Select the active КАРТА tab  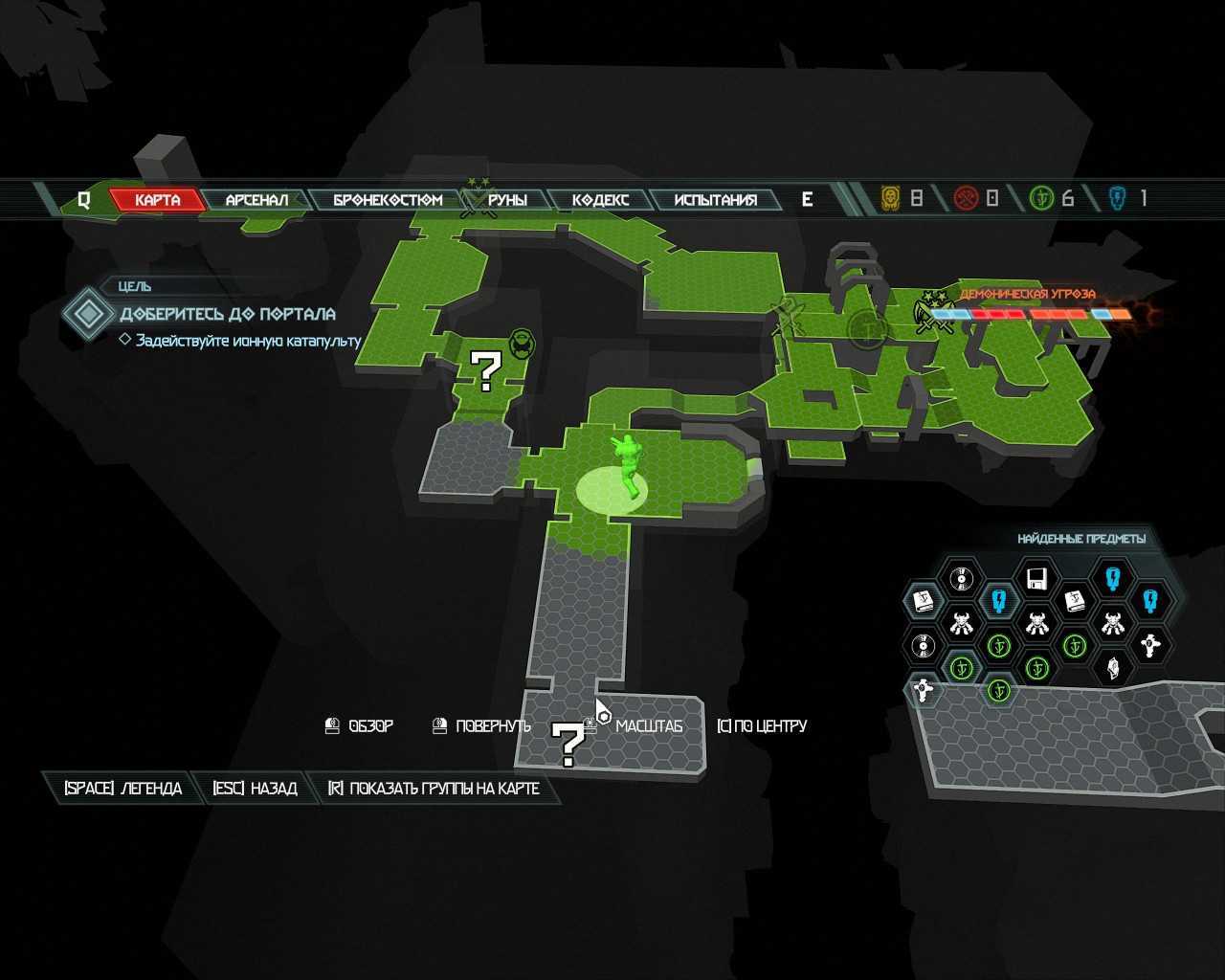pos(158,200)
